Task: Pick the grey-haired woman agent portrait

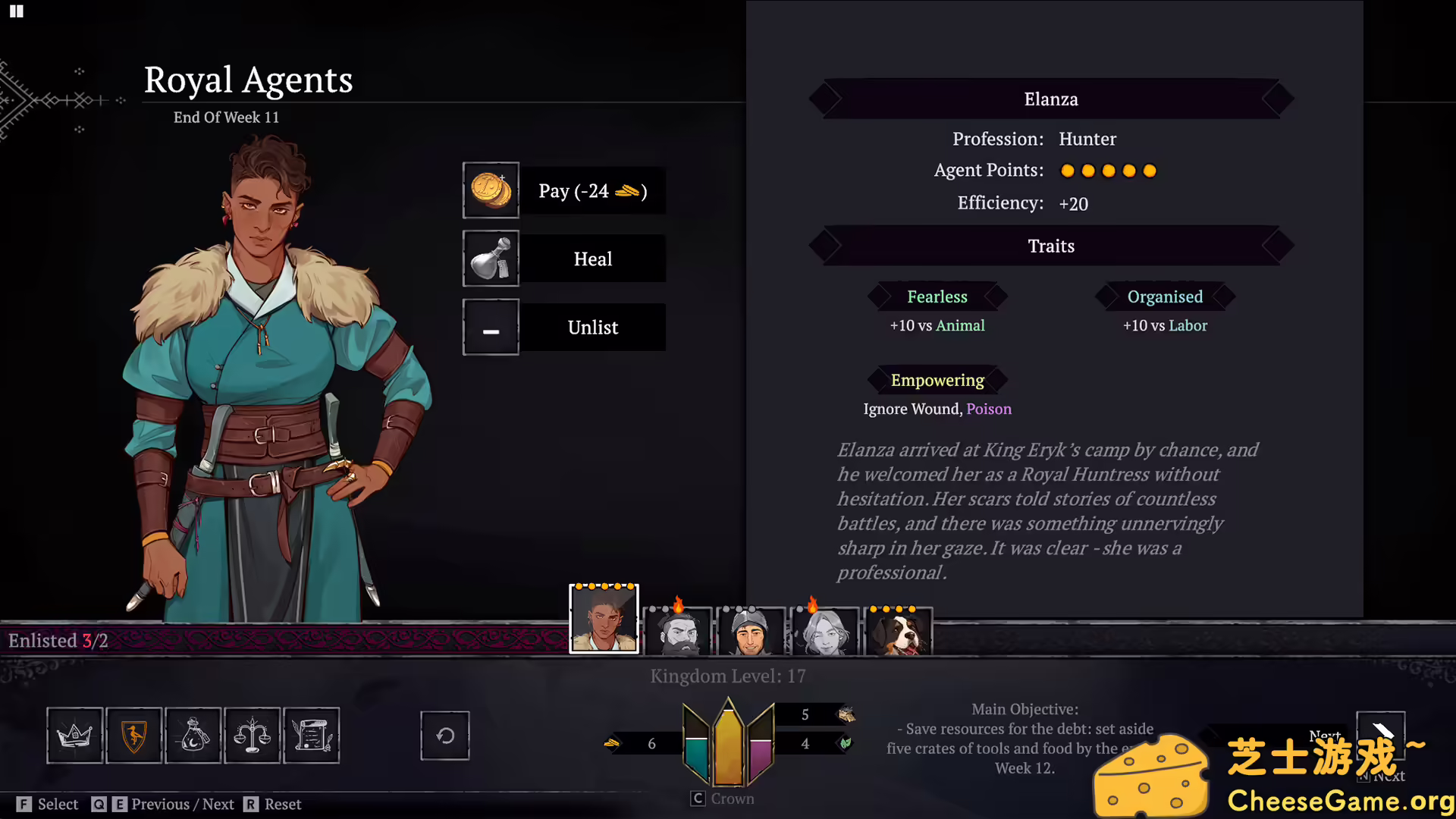Action: coord(824,631)
